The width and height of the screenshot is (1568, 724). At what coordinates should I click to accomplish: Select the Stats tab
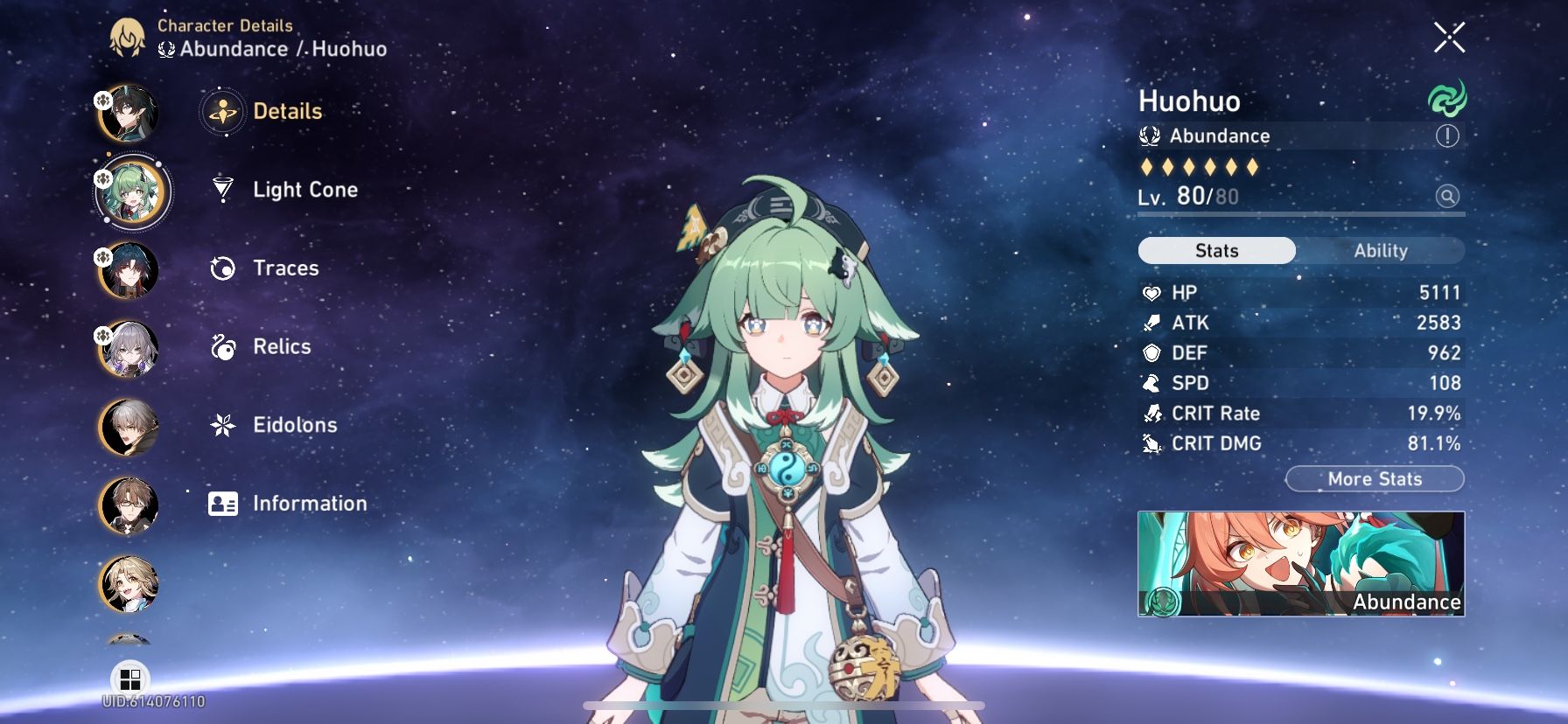(x=1215, y=251)
